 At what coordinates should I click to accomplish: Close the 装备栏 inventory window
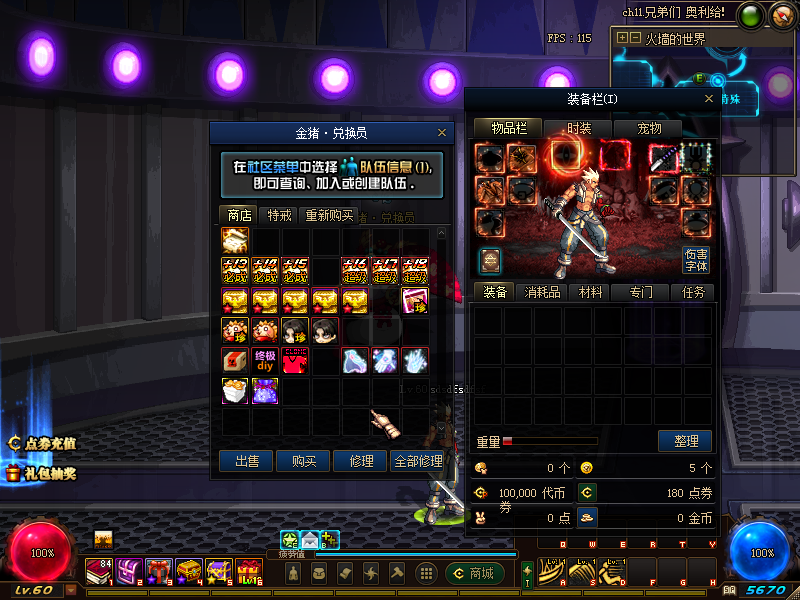709,99
